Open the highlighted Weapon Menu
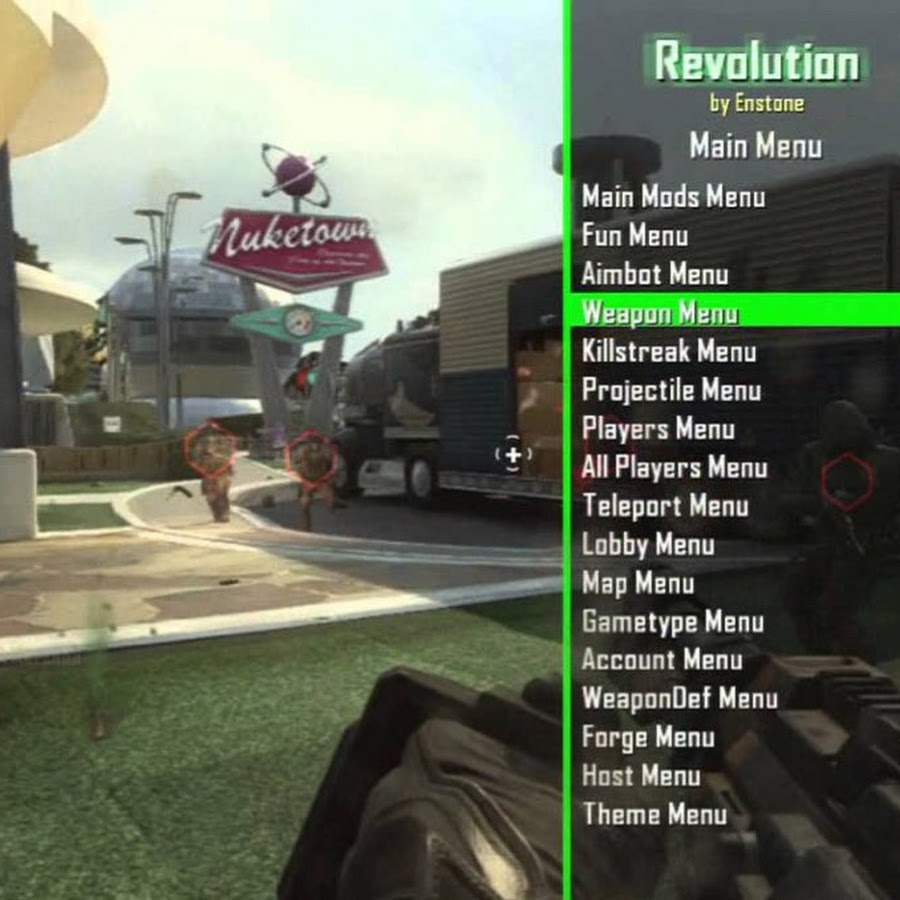 pyautogui.click(x=660, y=313)
